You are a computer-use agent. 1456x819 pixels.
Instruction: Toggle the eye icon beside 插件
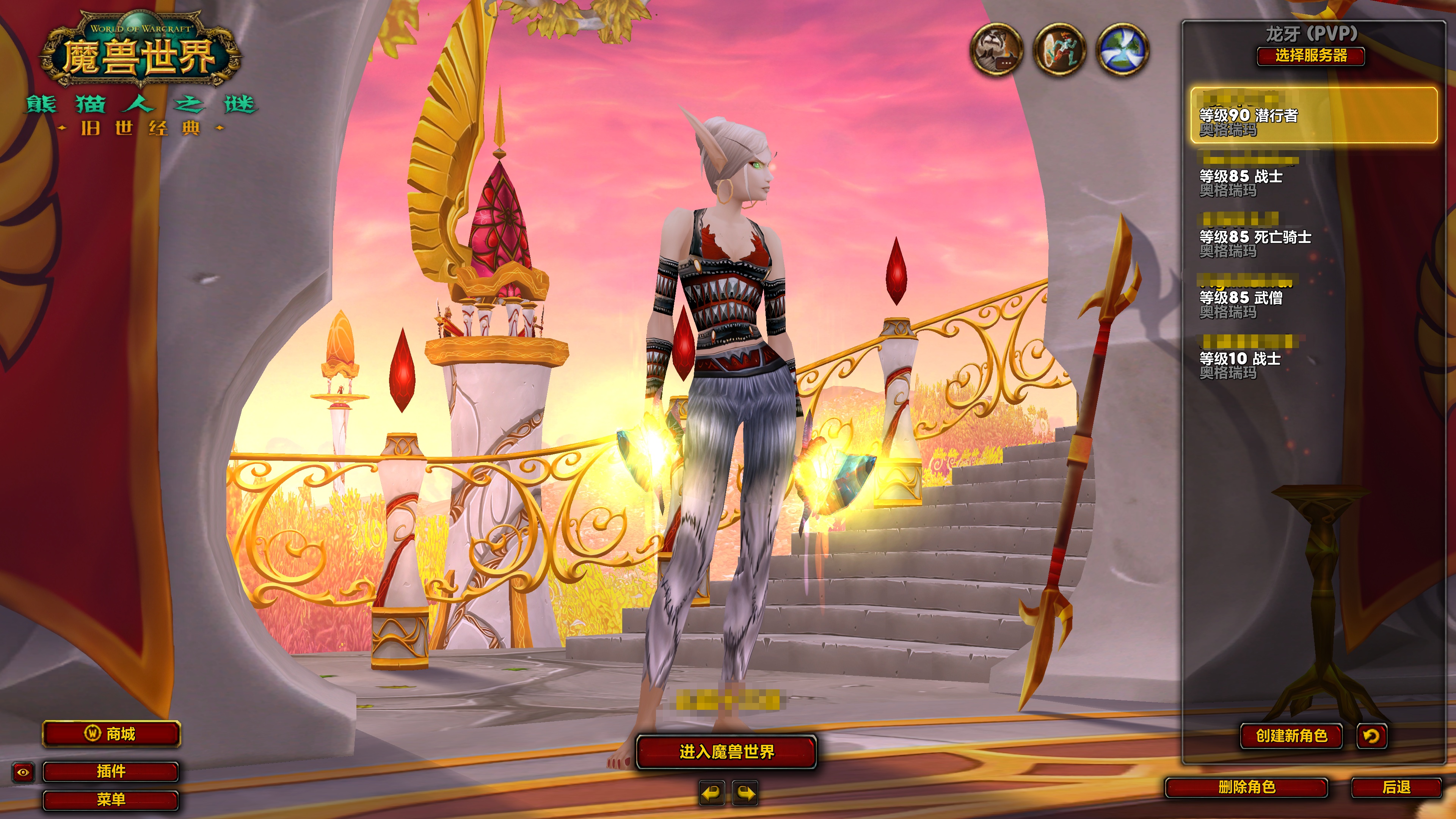point(23,772)
